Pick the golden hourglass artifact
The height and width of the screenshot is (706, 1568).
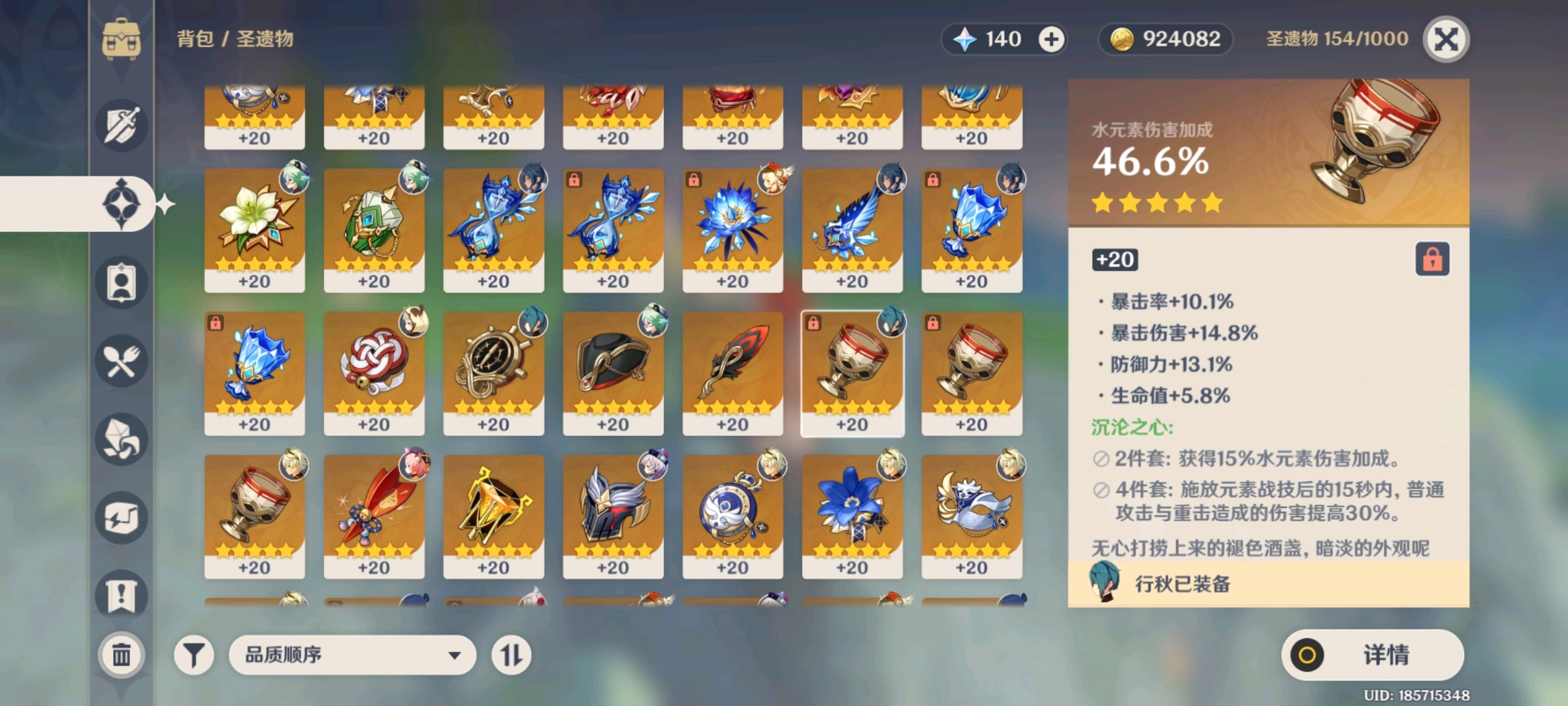pyautogui.click(x=493, y=515)
